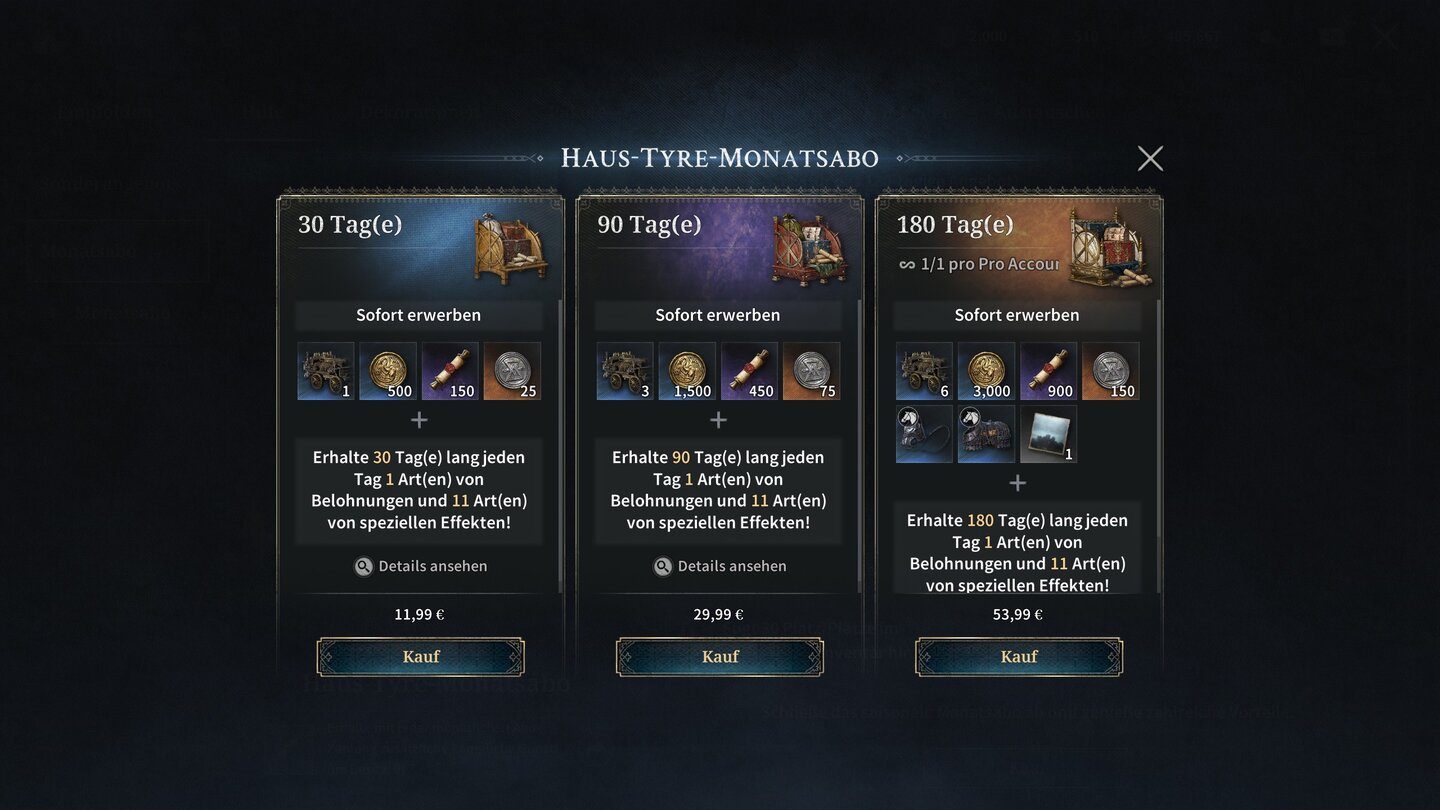Select the 1,500 gold coin reward icon
This screenshot has width=1440, height=810.
(x=687, y=371)
